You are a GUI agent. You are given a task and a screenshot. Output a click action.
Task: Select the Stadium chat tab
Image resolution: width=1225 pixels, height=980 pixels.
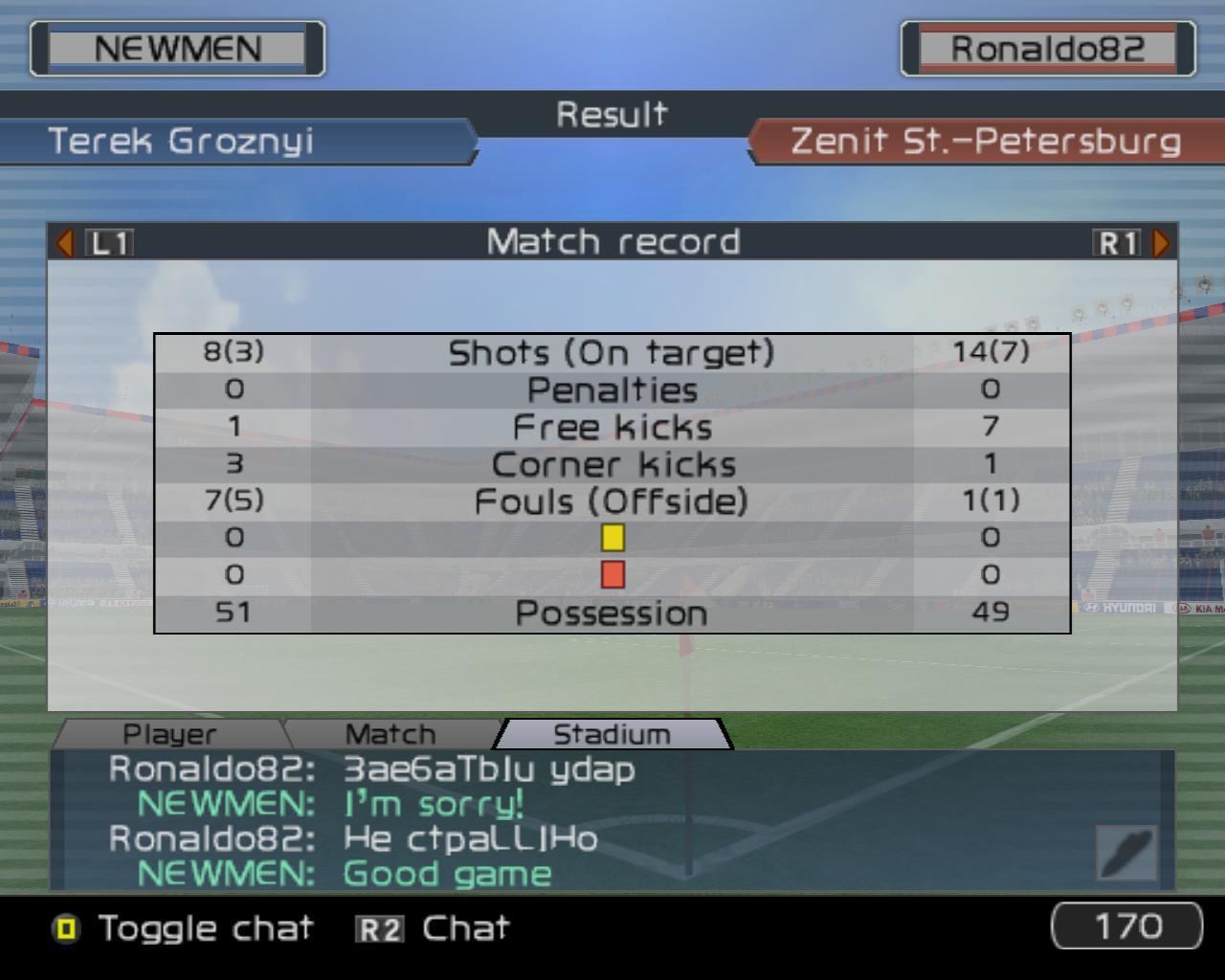pos(612,734)
